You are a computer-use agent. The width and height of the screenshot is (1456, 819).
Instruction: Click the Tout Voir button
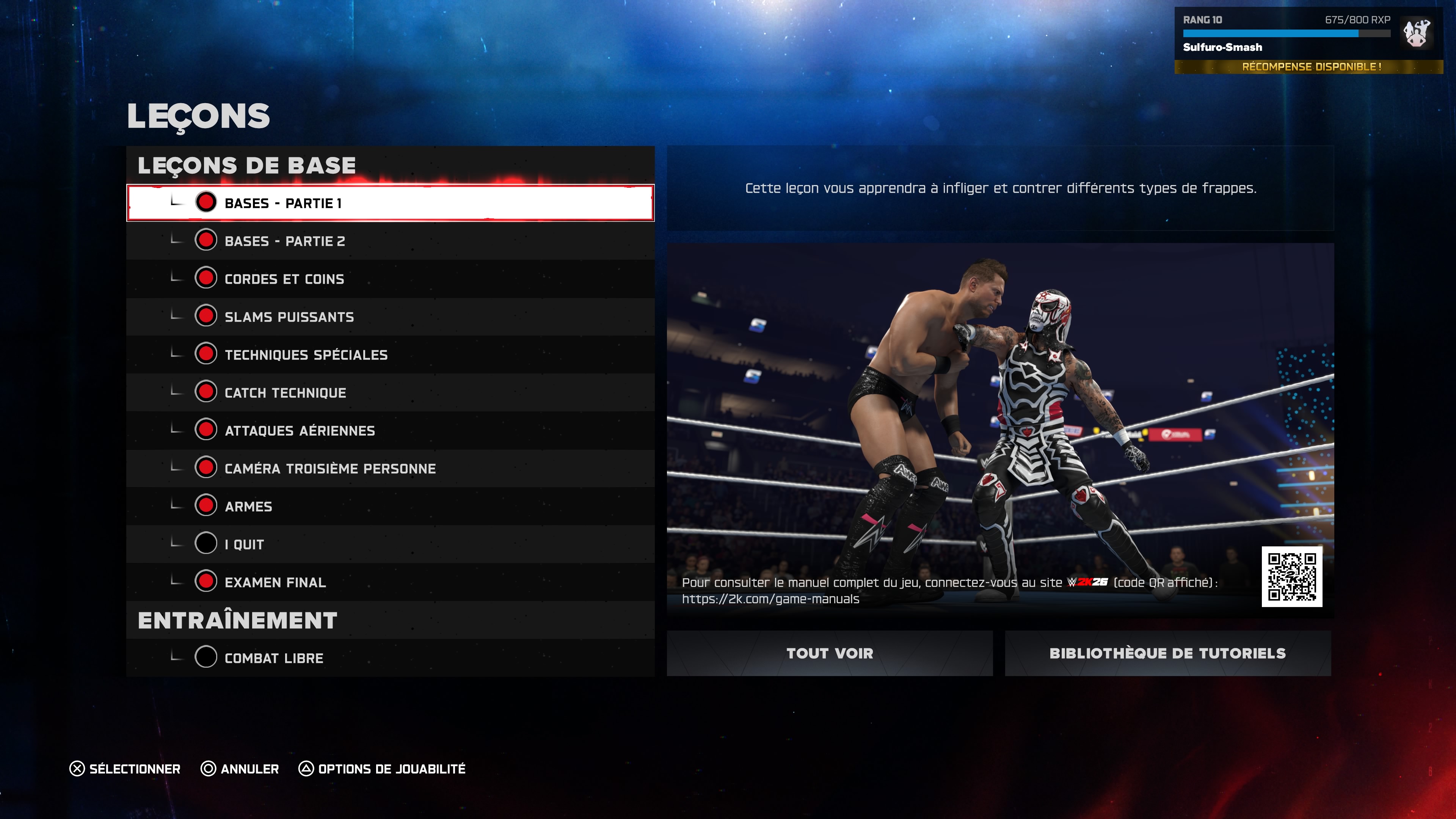tap(829, 653)
